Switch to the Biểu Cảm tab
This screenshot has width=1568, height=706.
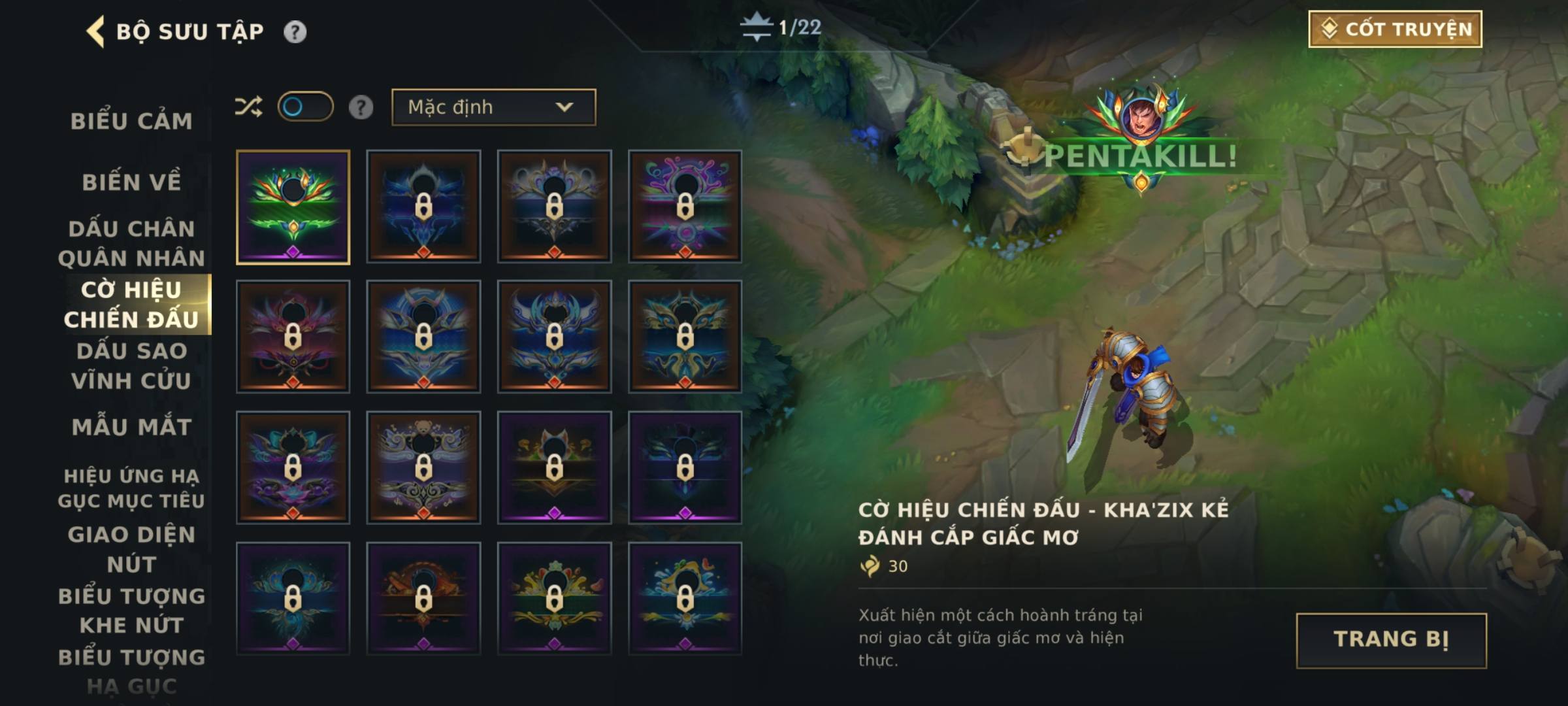(x=131, y=122)
